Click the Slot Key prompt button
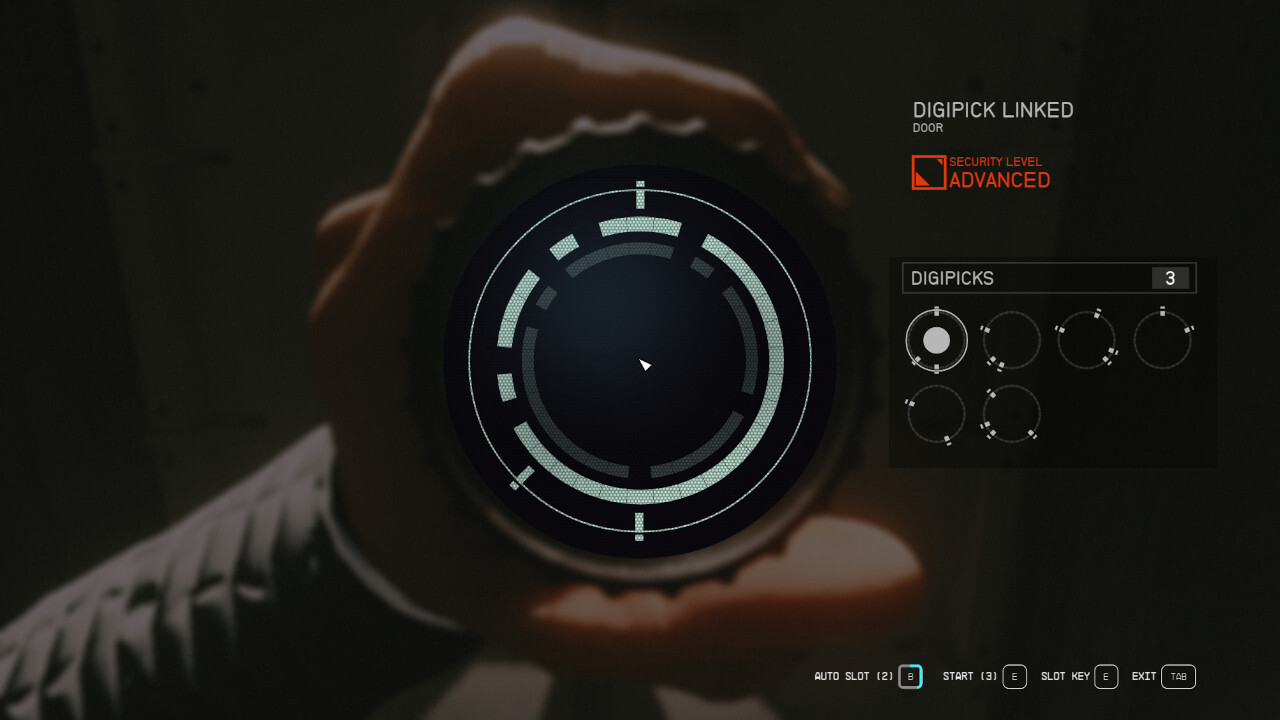1280x720 pixels. click(x=1106, y=677)
